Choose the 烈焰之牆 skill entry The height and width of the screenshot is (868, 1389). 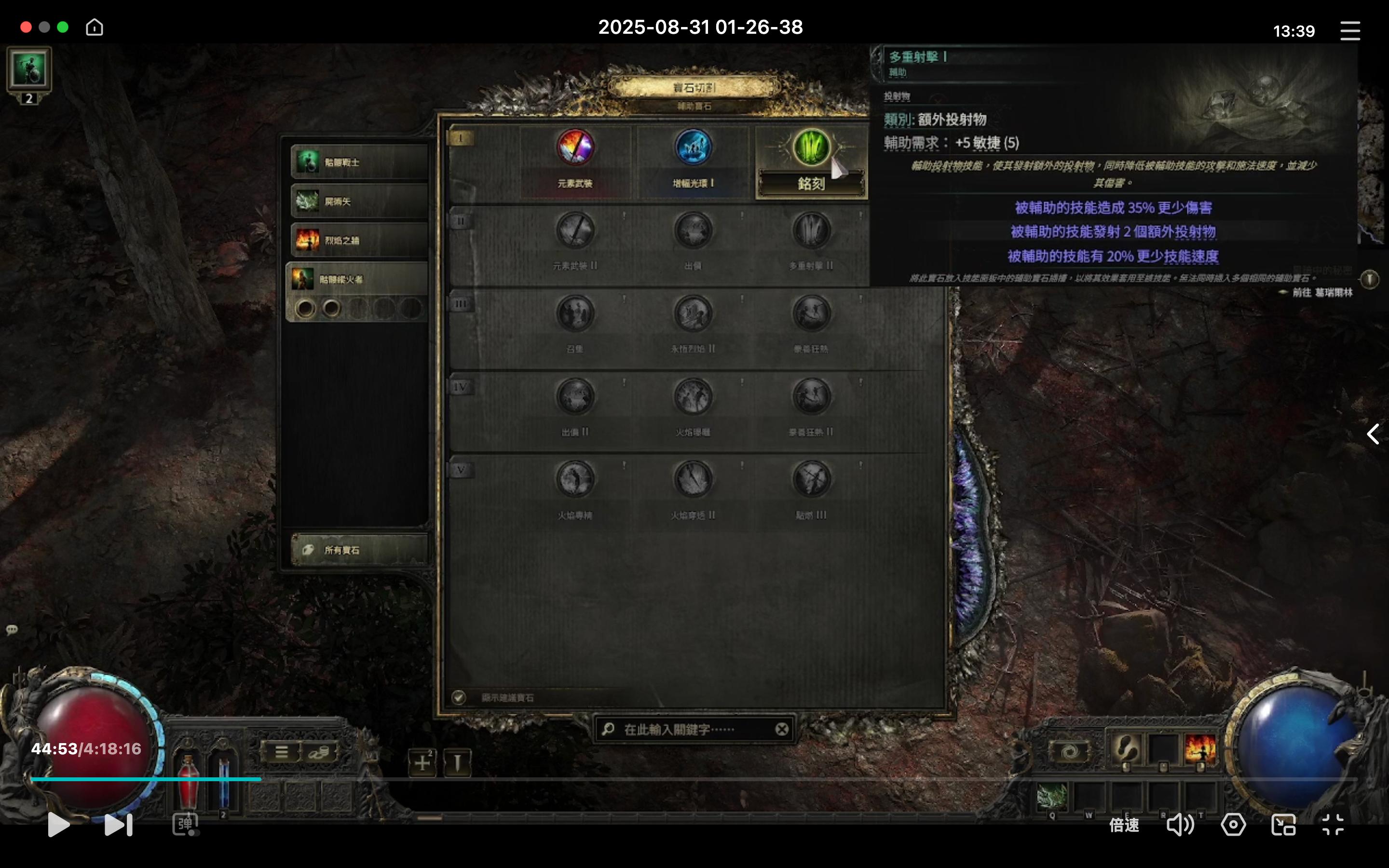coord(359,240)
